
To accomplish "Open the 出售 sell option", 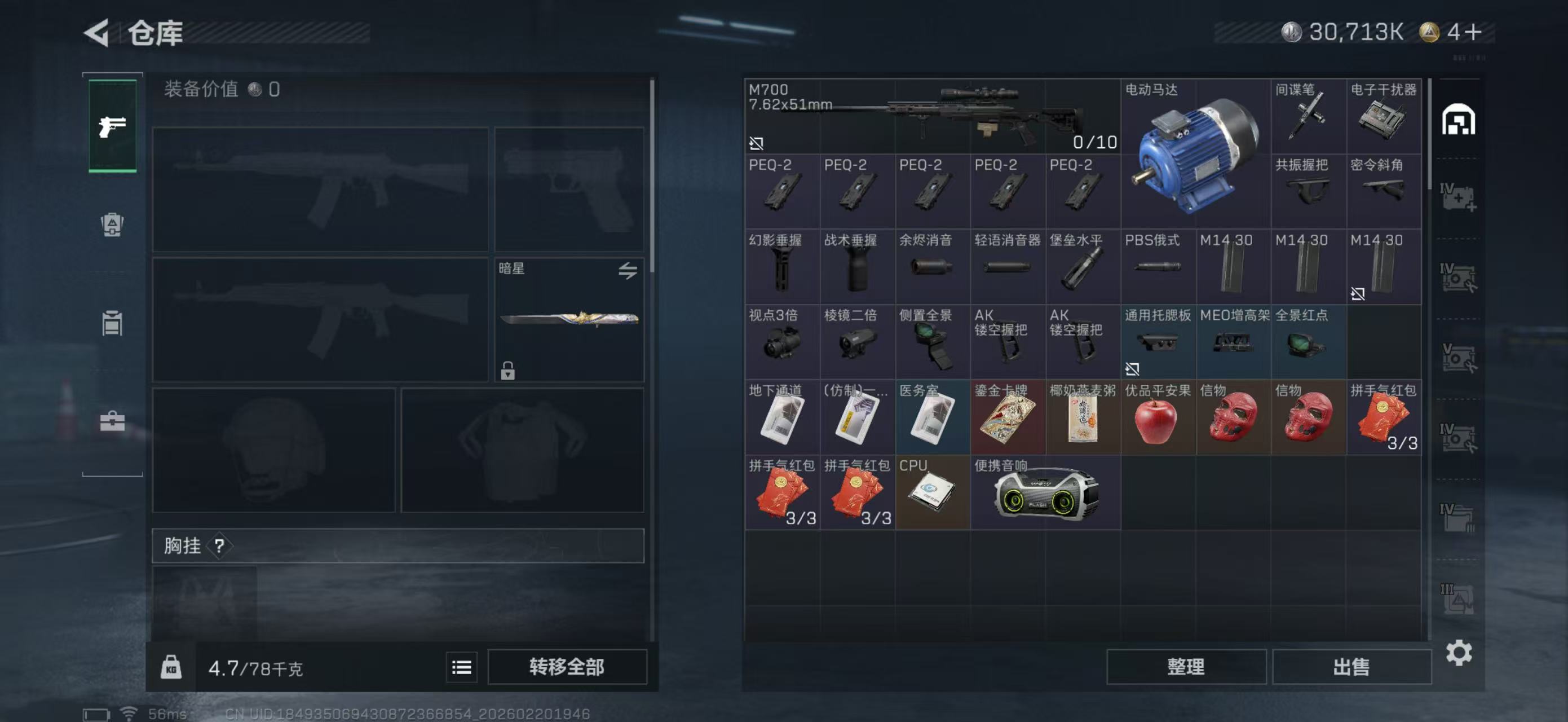I will [1351, 667].
